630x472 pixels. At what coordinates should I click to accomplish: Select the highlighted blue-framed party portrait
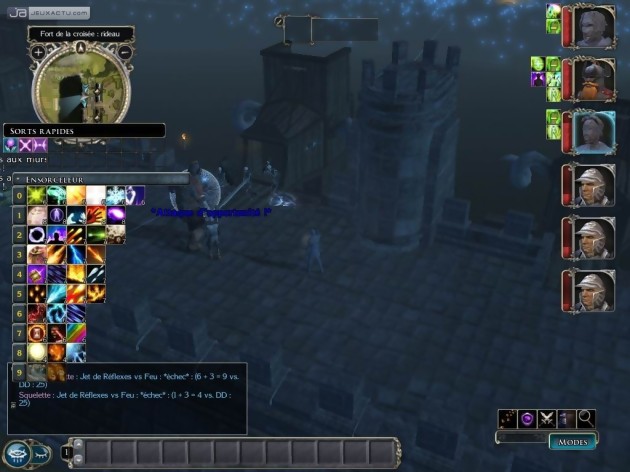click(x=589, y=130)
